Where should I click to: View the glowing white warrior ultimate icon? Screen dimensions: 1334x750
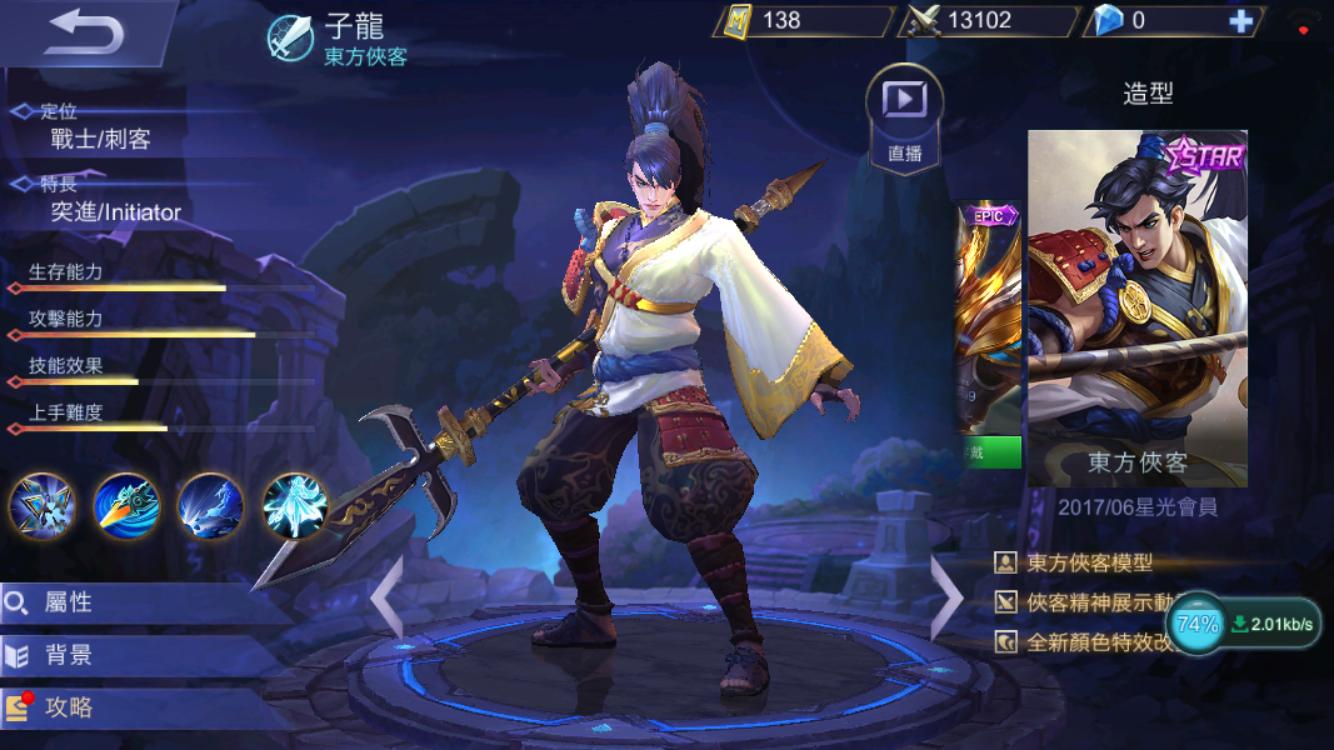[x=295, y=506]
